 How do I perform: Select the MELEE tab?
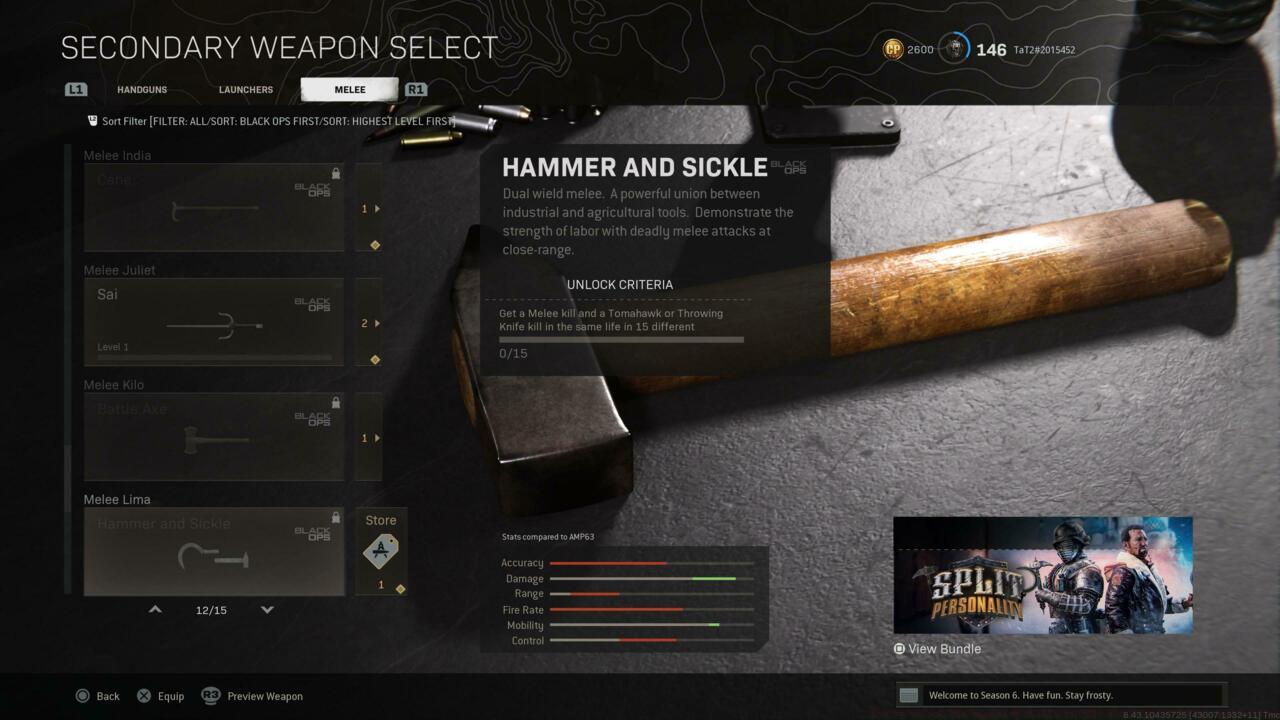[348, 89]
